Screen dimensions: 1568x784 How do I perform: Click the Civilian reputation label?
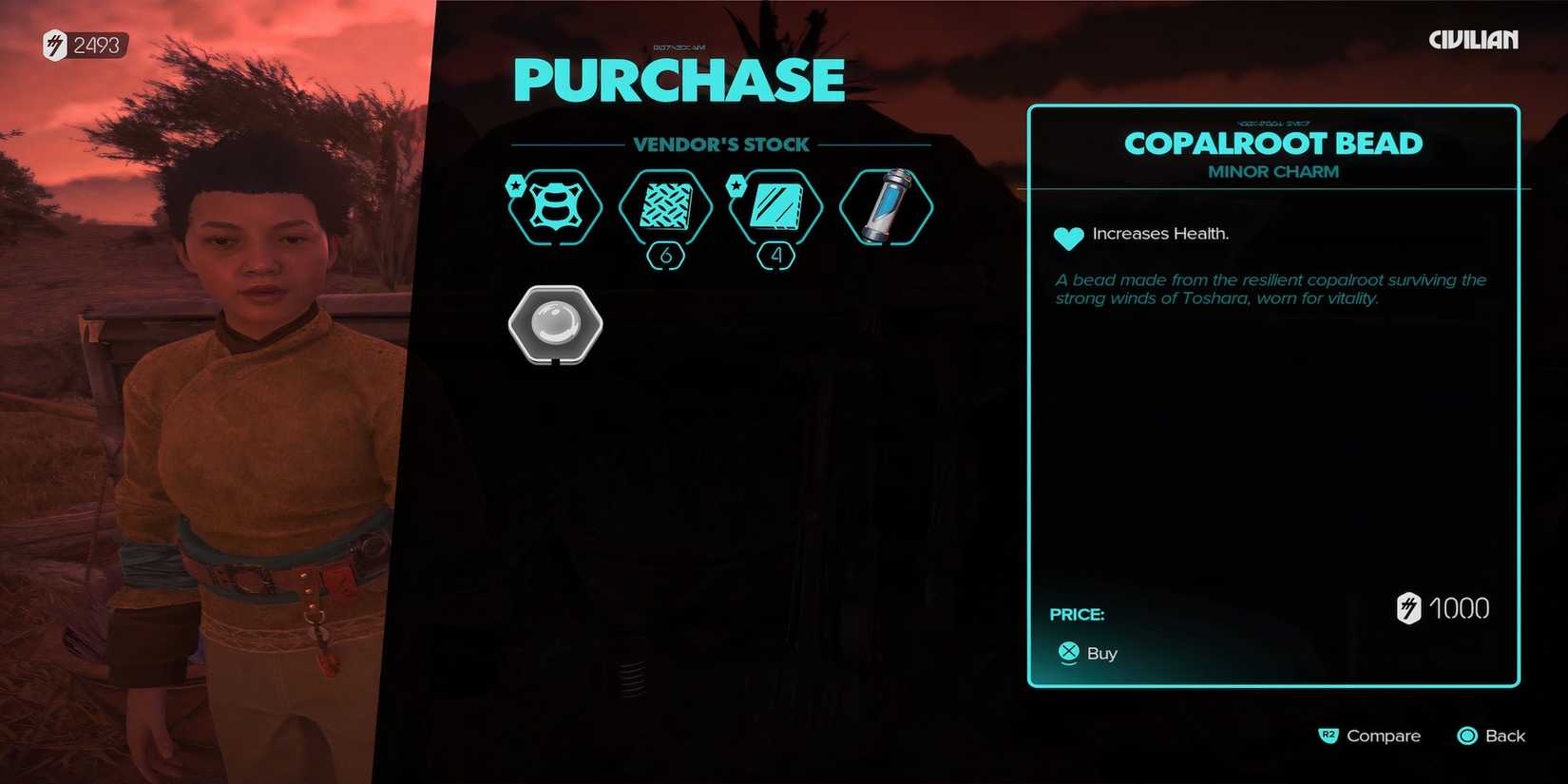(x=1473, y=40)
